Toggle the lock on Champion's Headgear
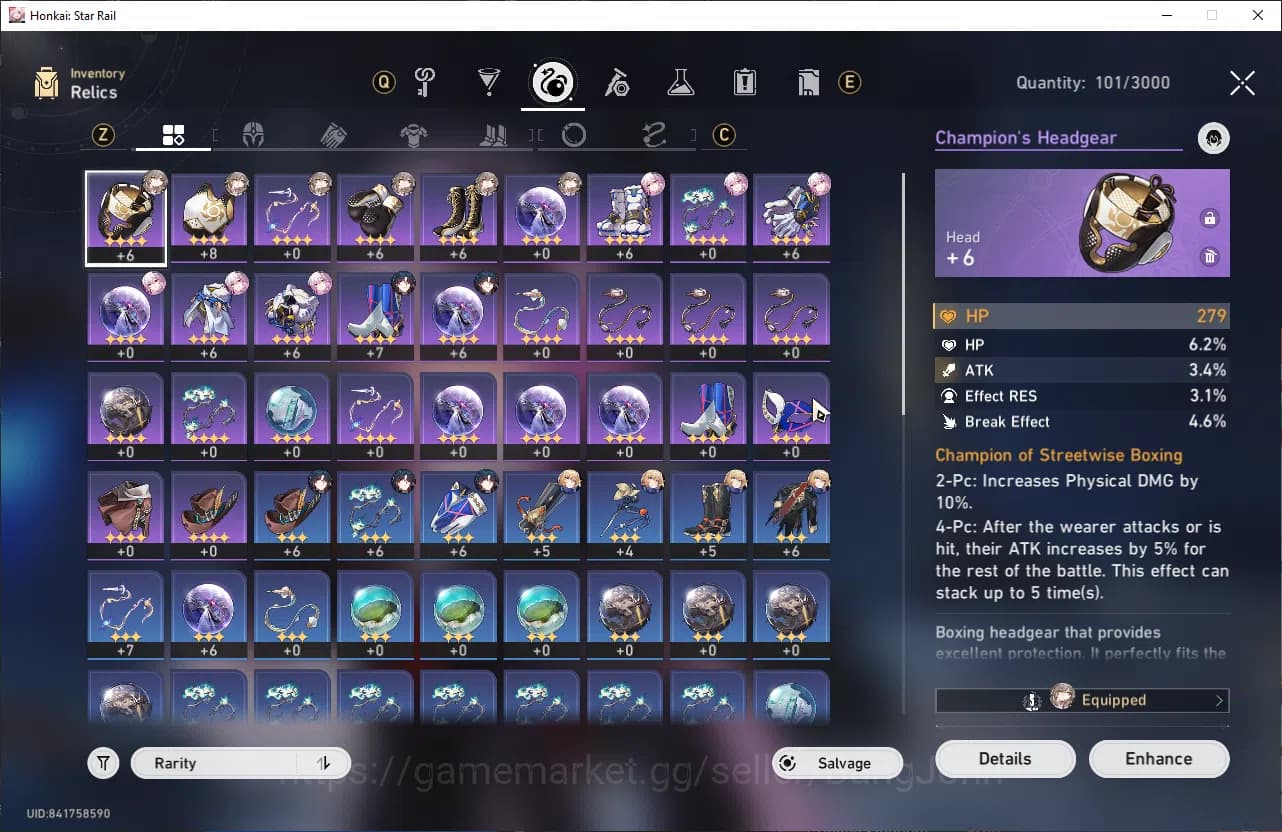Image resolution: width=1282 pixels, height=832 pixels. pyautogui.click(x=1210, y=219)
